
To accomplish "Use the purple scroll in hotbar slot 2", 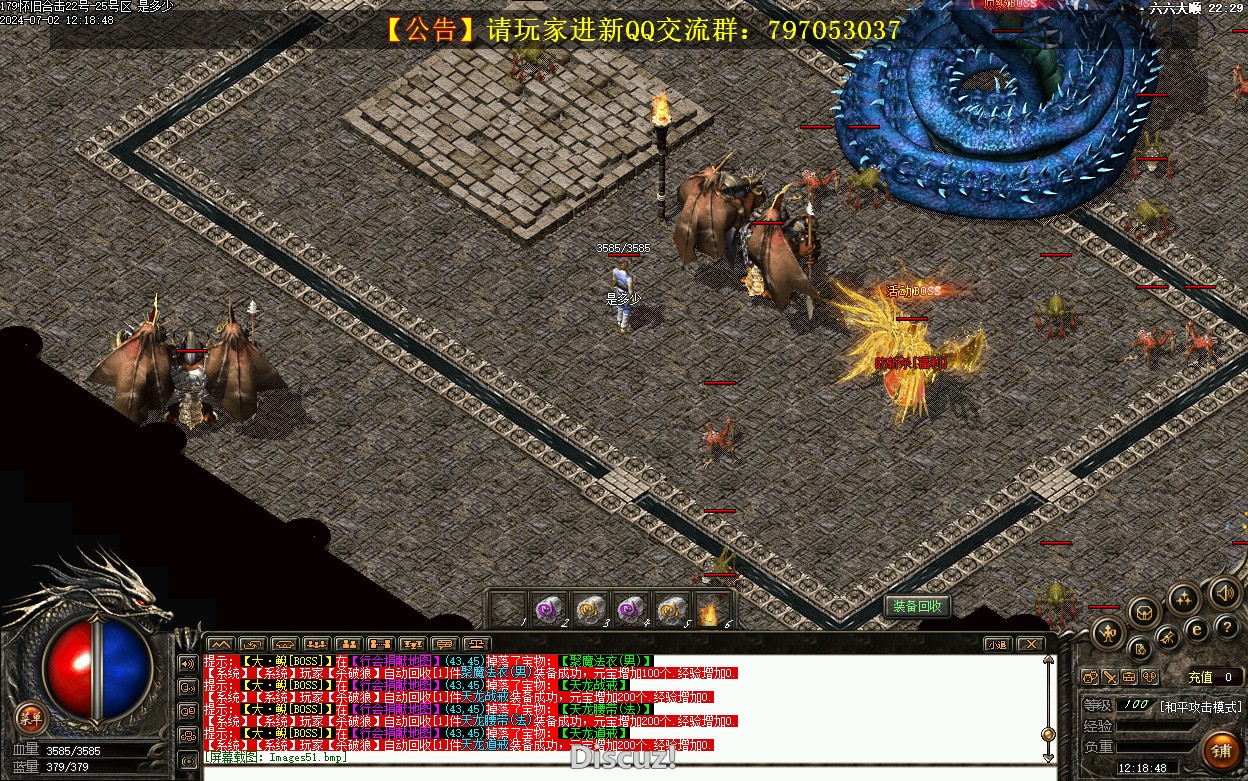I will (546, 609).
